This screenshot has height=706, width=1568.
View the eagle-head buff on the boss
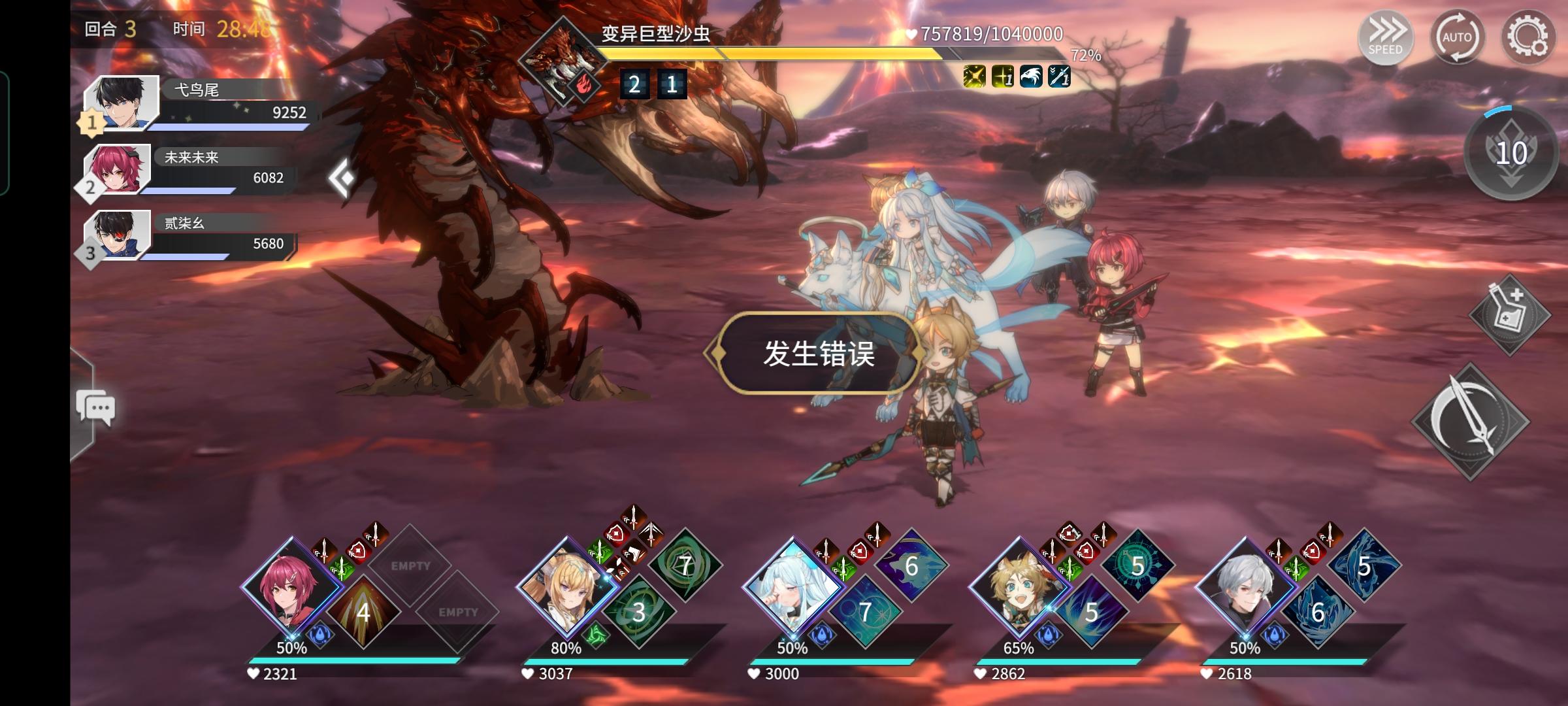click(1031, 77)
